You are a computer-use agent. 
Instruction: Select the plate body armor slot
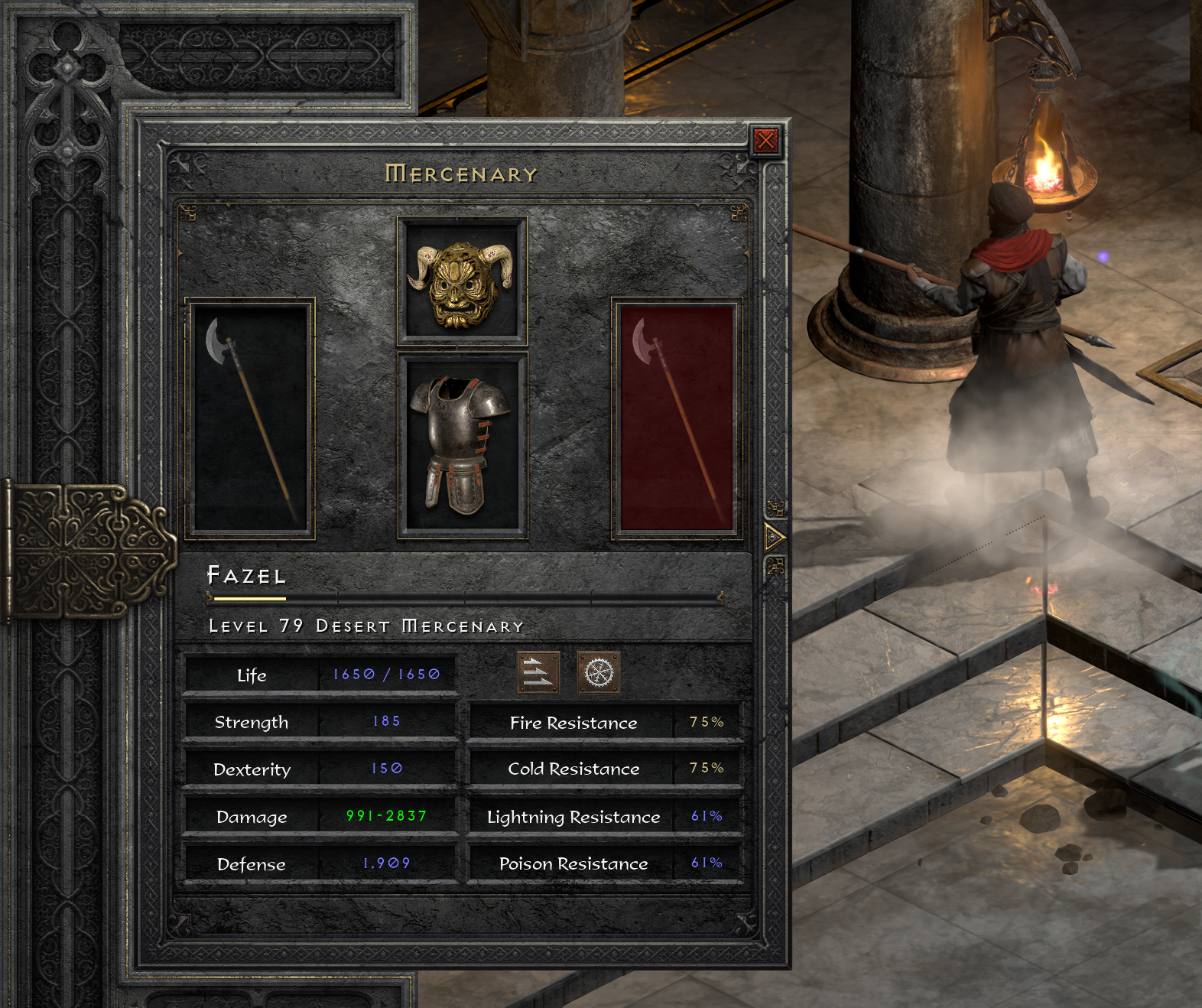coord(462,446)
